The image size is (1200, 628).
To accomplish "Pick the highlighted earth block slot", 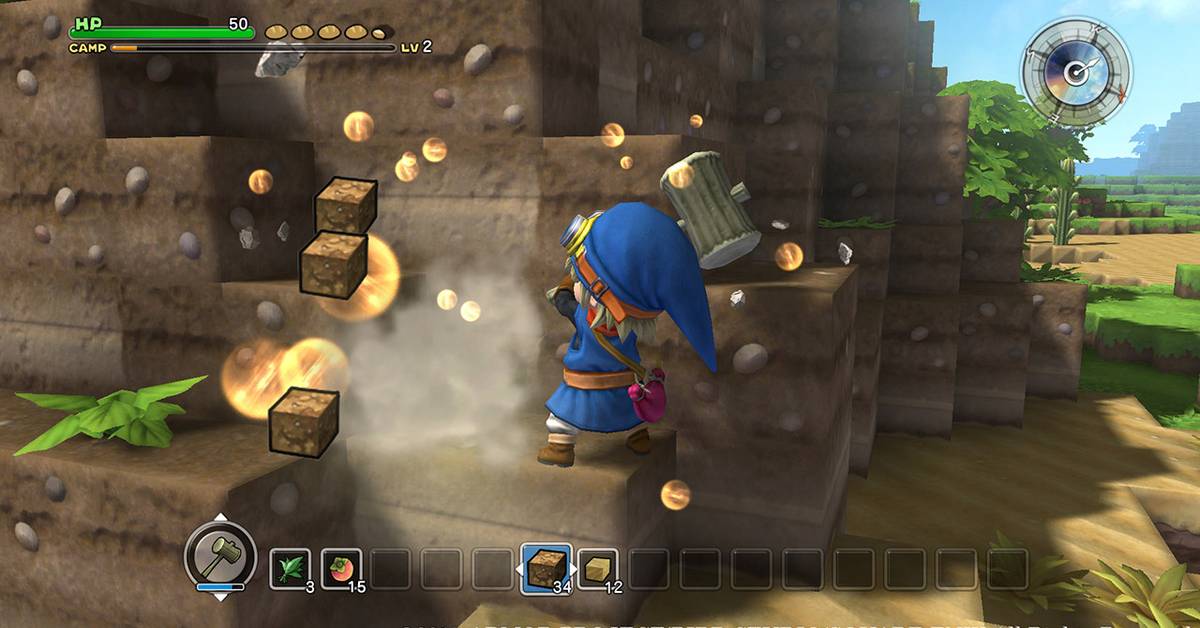I will click(x=546, y=568).
